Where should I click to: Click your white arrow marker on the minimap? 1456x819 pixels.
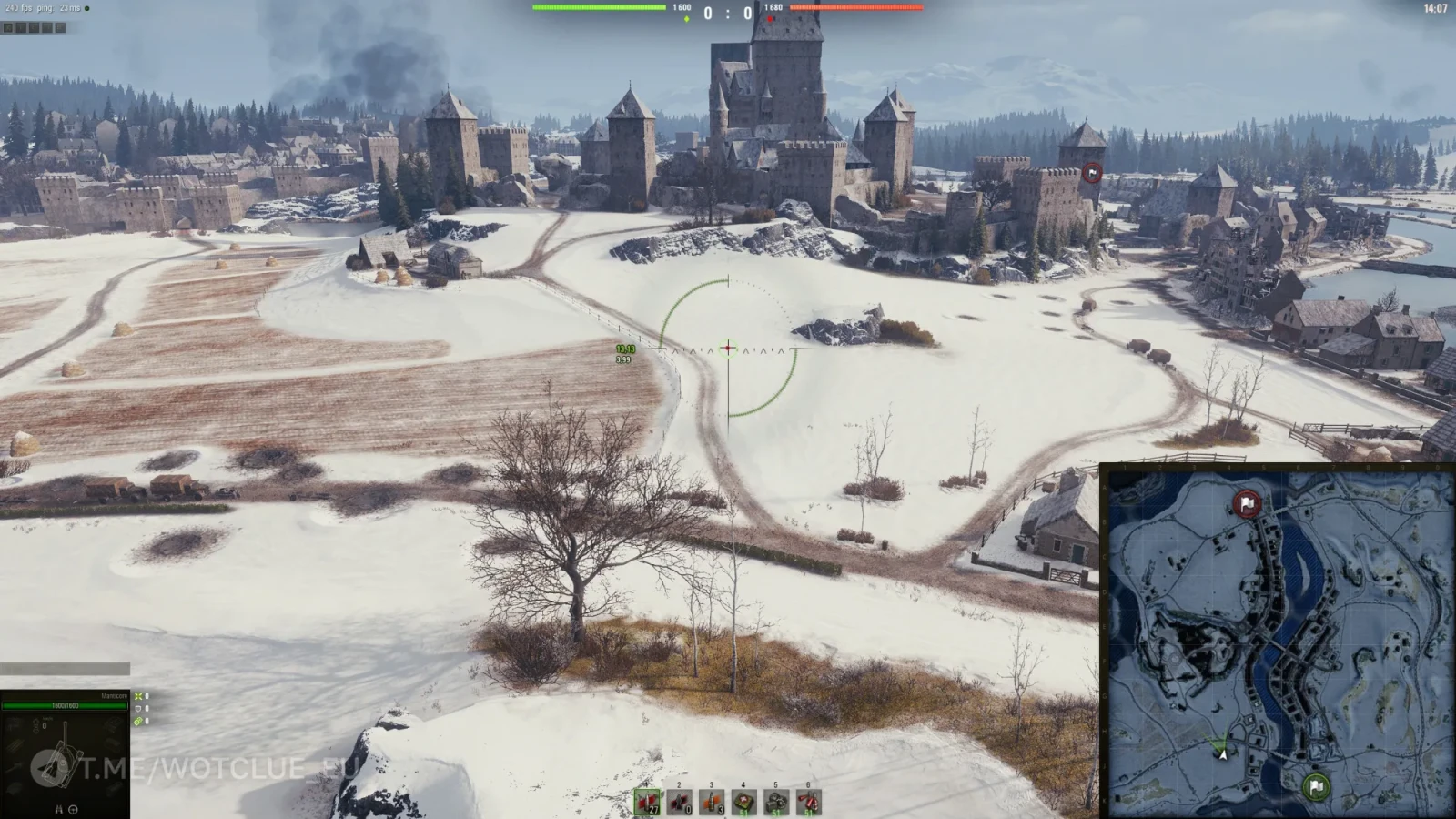pos(1223,753)
